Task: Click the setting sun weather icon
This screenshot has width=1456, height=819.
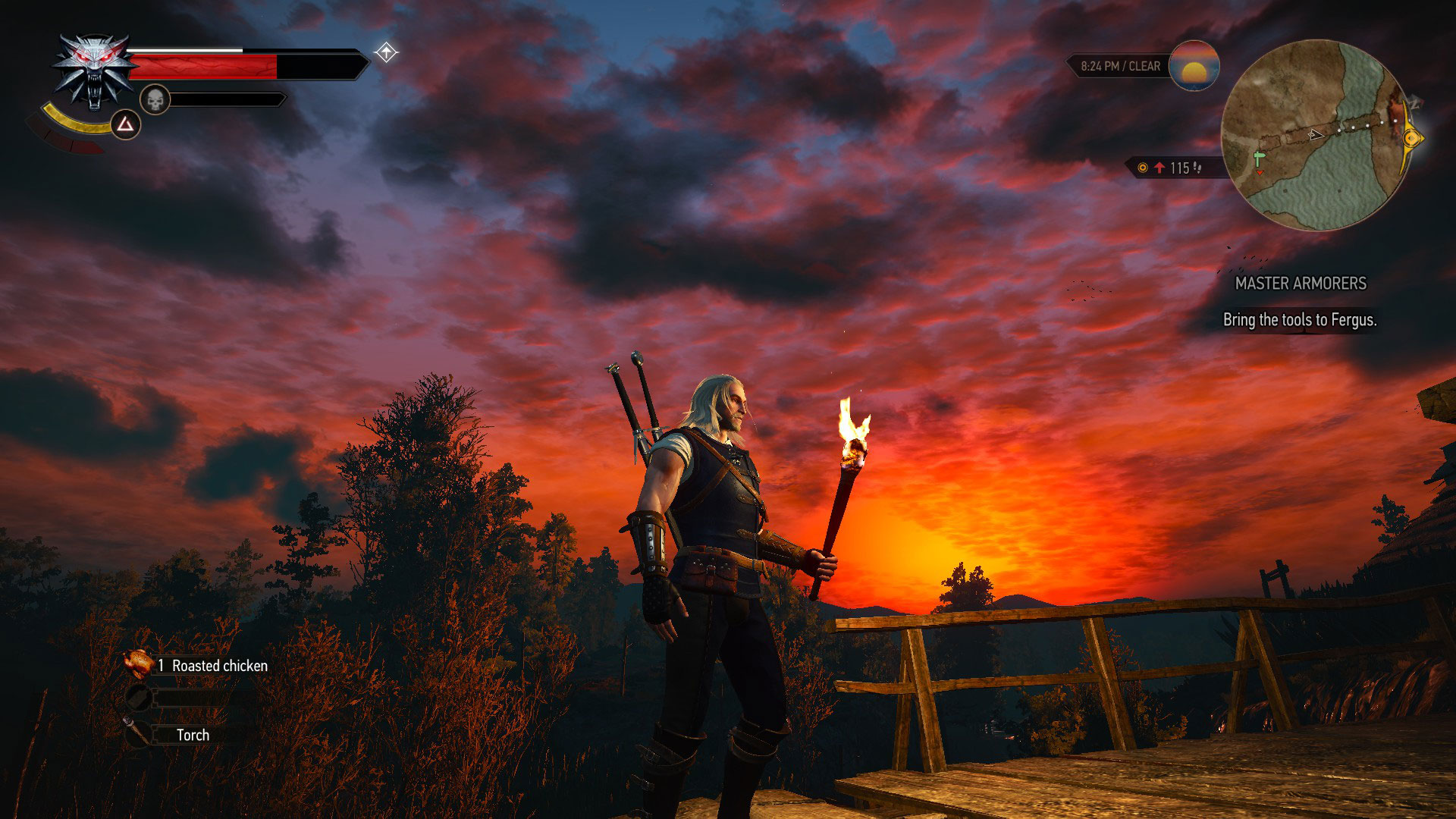Action: coord(1194,67)
